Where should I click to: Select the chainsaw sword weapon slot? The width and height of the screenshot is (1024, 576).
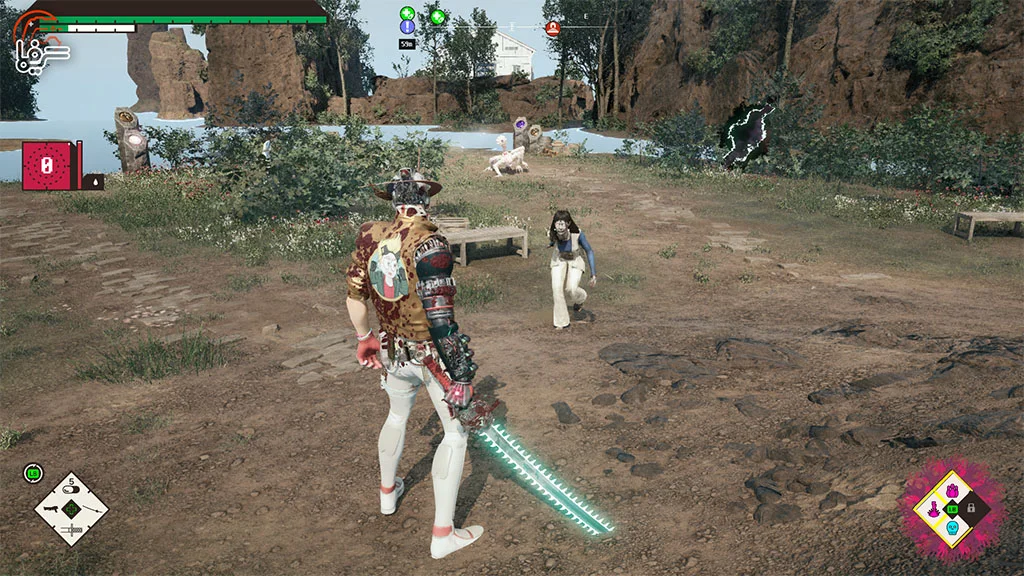[x=71, y=529]
